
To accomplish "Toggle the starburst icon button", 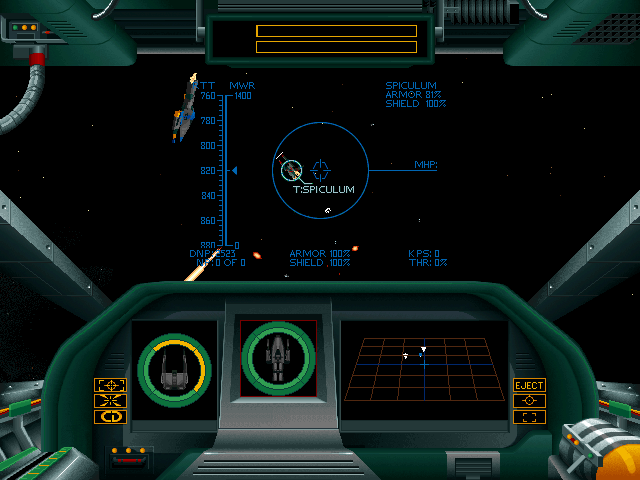I will (x=110, y=401).
